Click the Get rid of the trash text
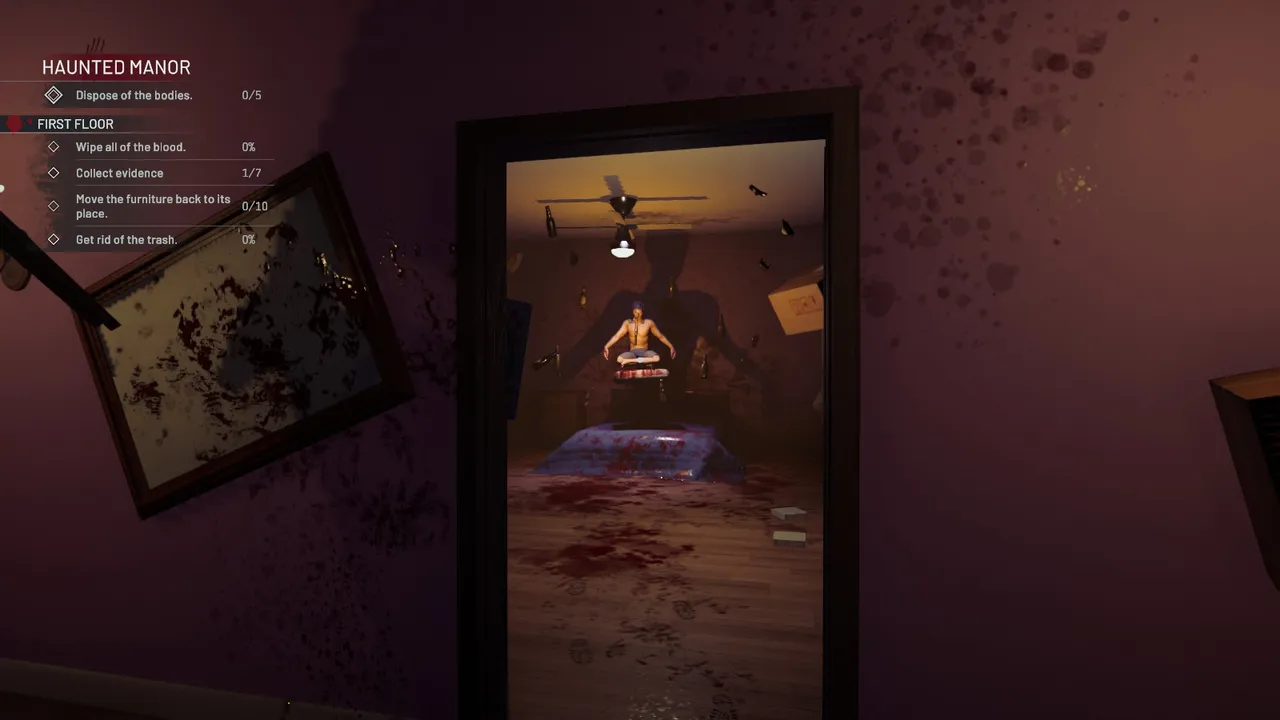 pos(126,240)
